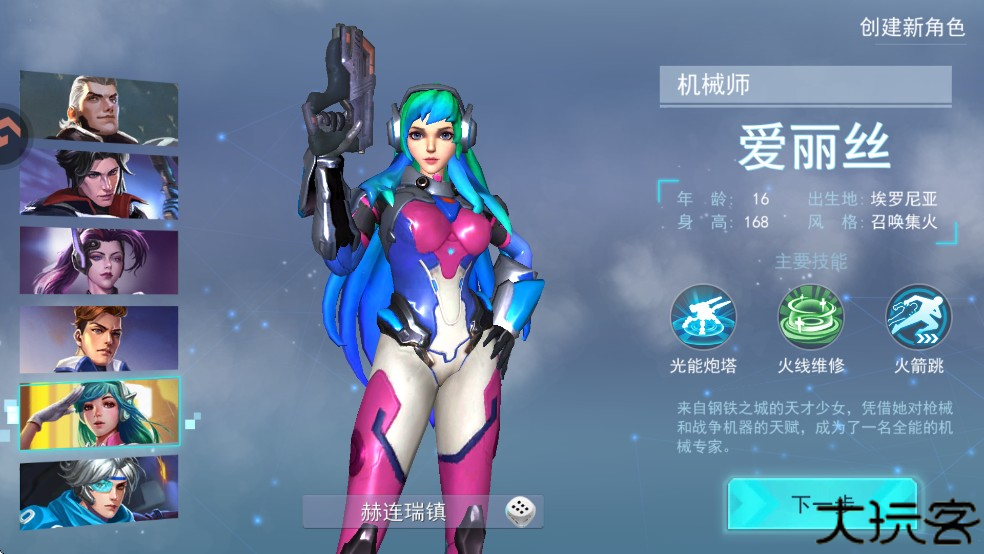
Task: Pick the purple-haired woman character portrait
Action: point(99,260)
